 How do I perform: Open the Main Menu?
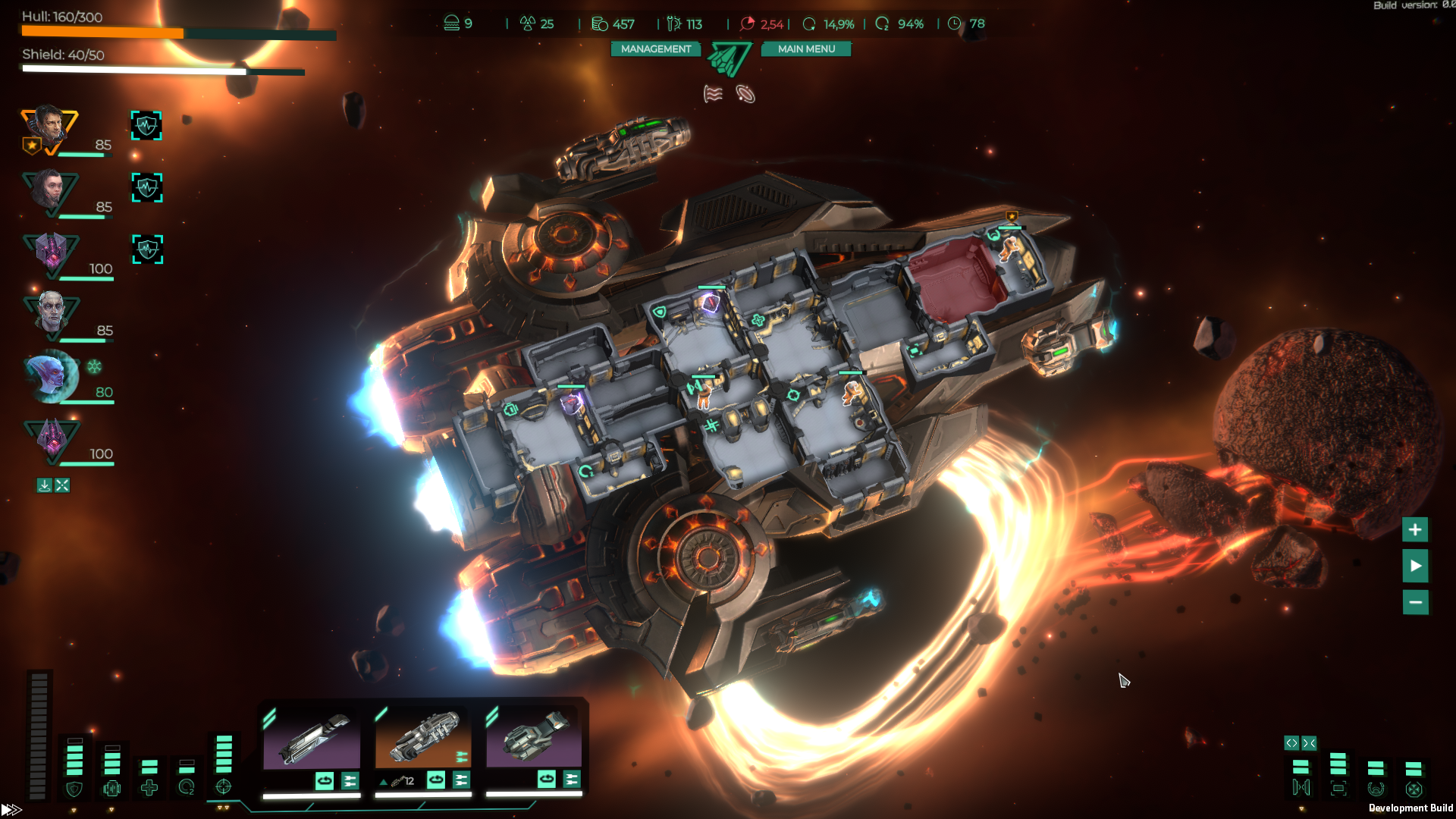[806, 49]
